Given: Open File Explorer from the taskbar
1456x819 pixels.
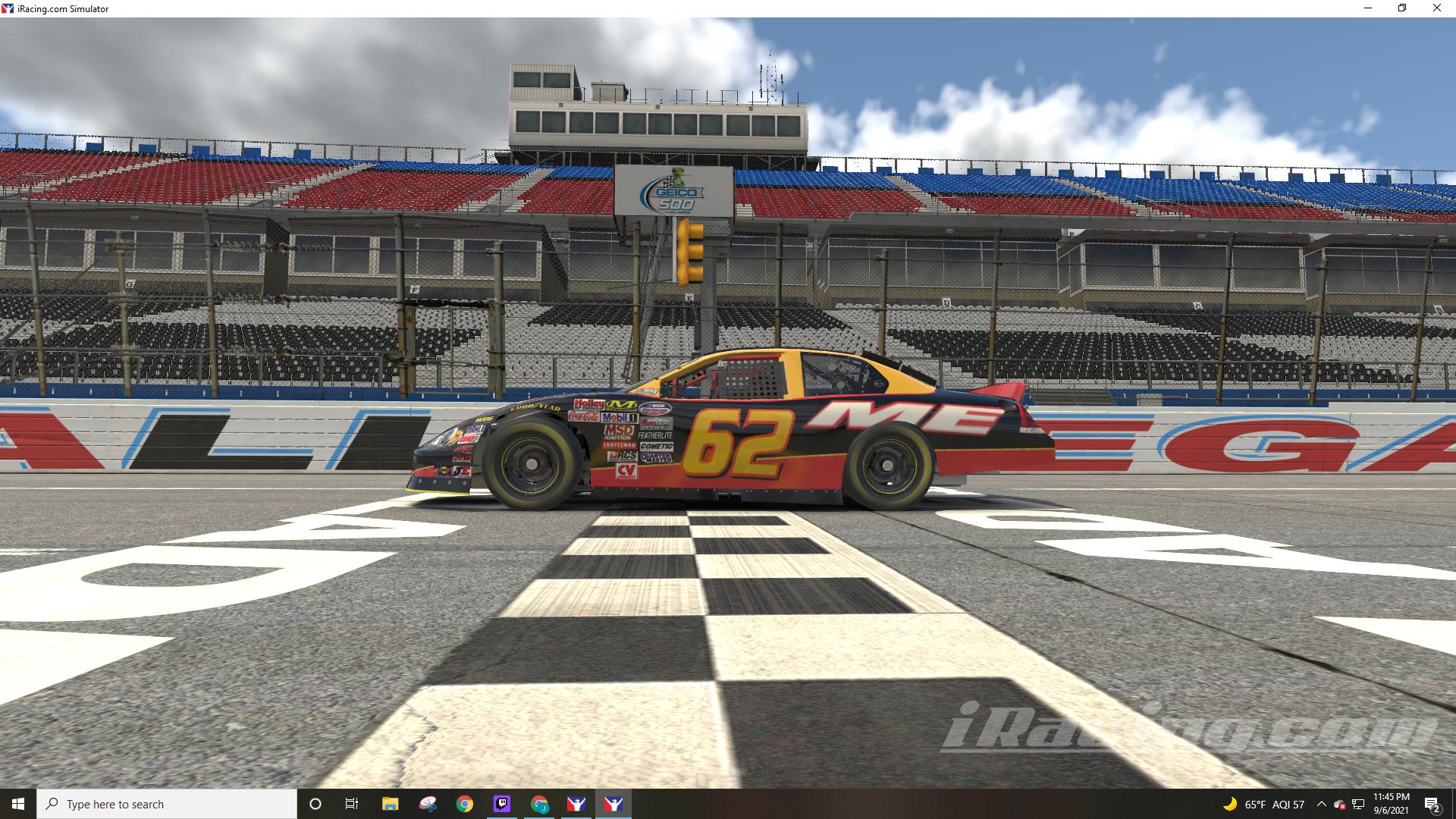Looking at the screenshot, I should [x=389, y=804].
